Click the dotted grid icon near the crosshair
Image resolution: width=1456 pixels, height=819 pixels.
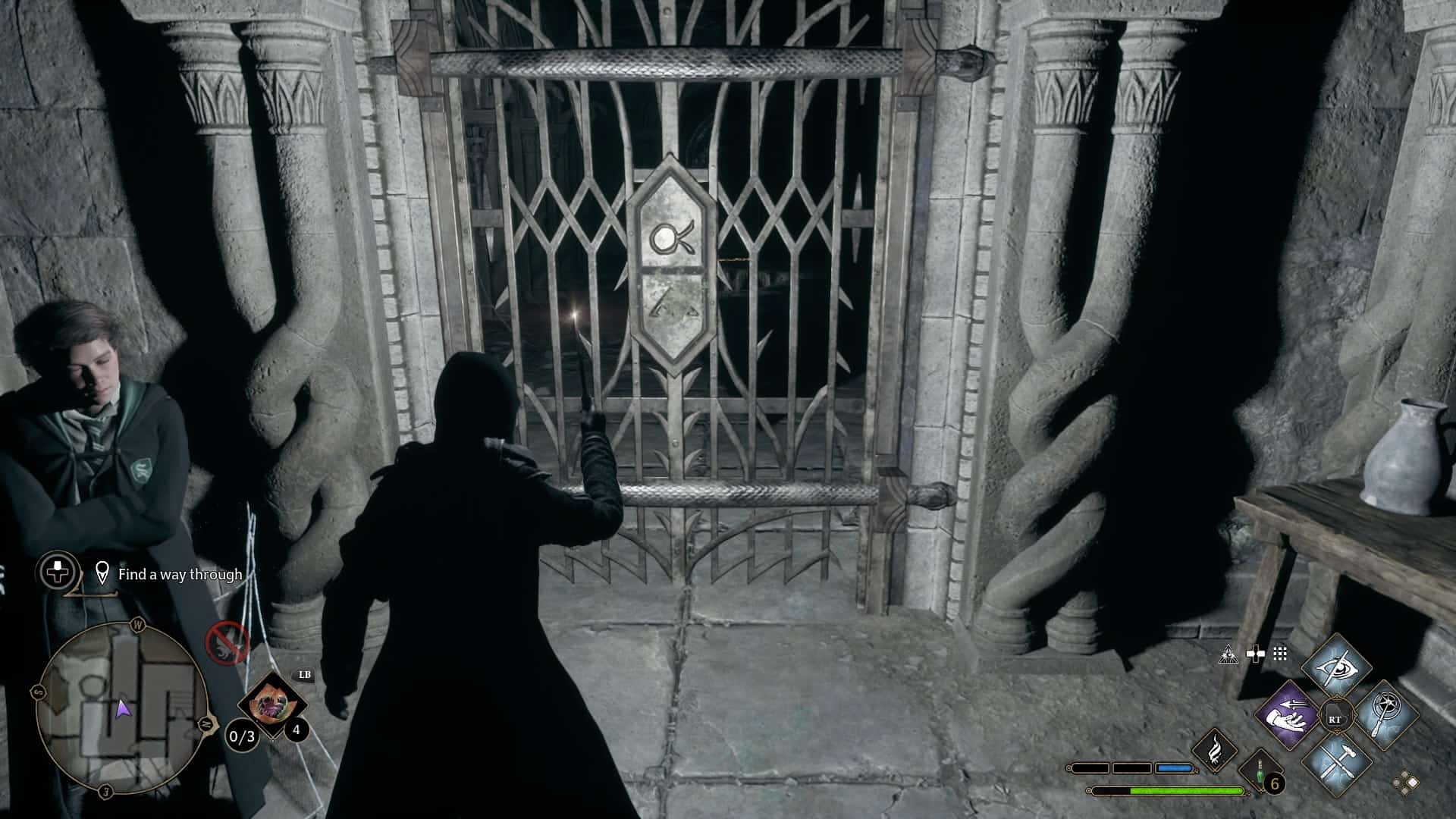tap(1279, 654)
